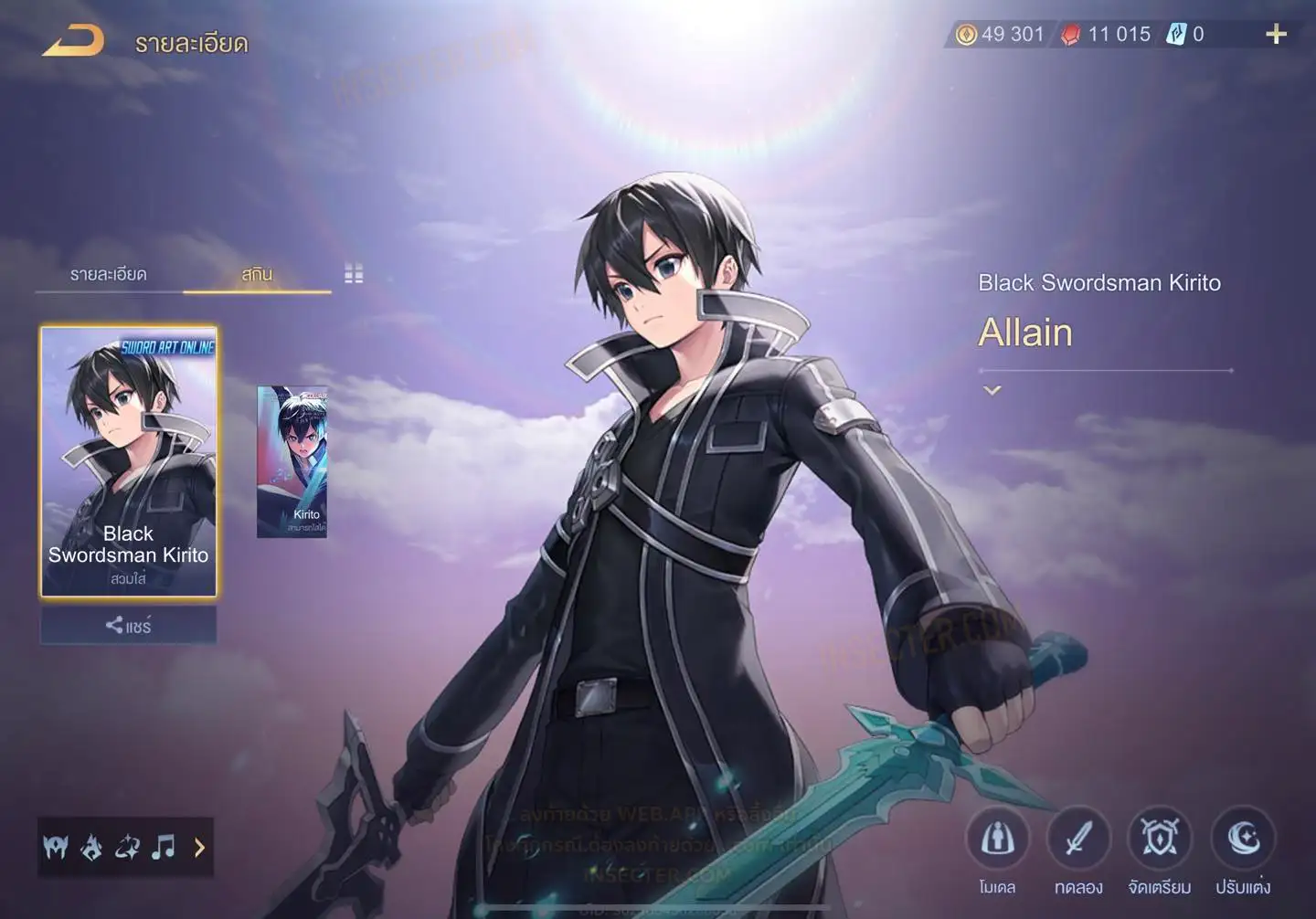Click the music note icon
1316x919 pixels.
click(x=164, y=848)
